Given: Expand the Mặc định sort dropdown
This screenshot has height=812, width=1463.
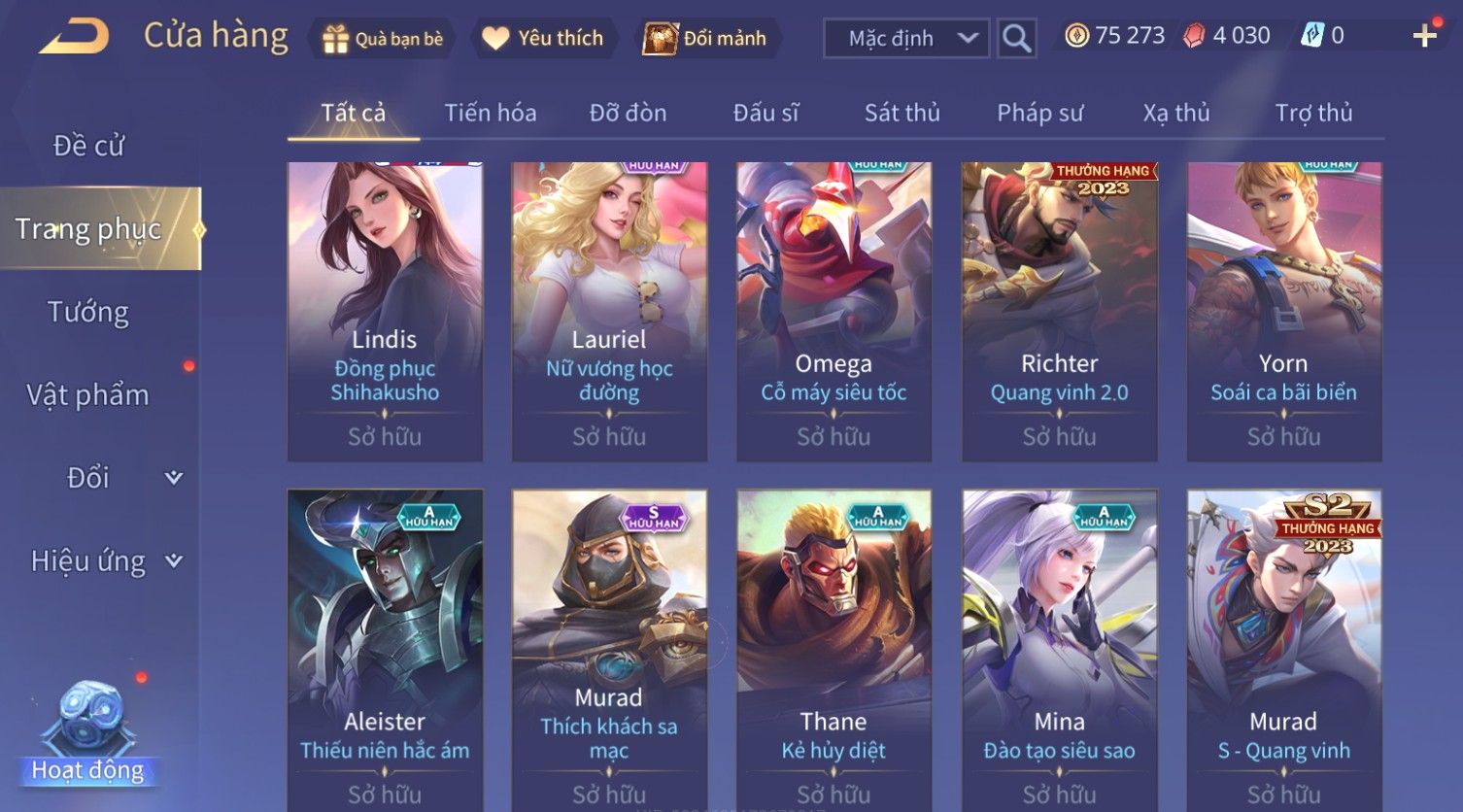Looking at the screenshot, I should pyautogui.click(x=905, y=39).
